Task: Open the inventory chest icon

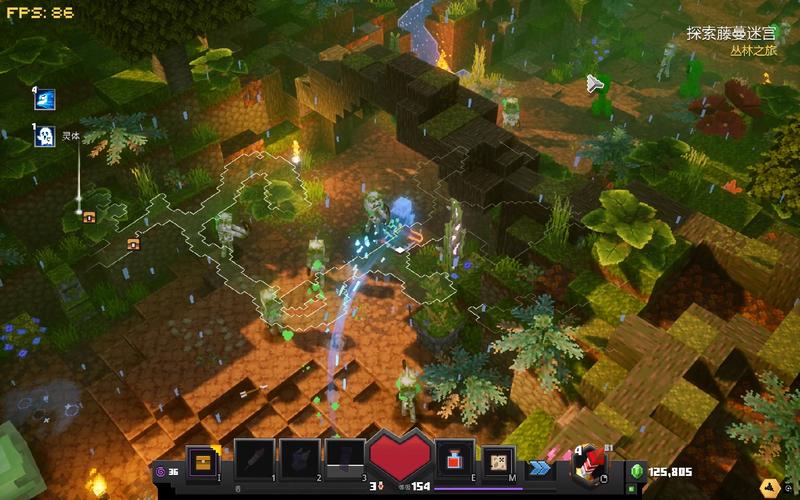Action: [203, 461]
